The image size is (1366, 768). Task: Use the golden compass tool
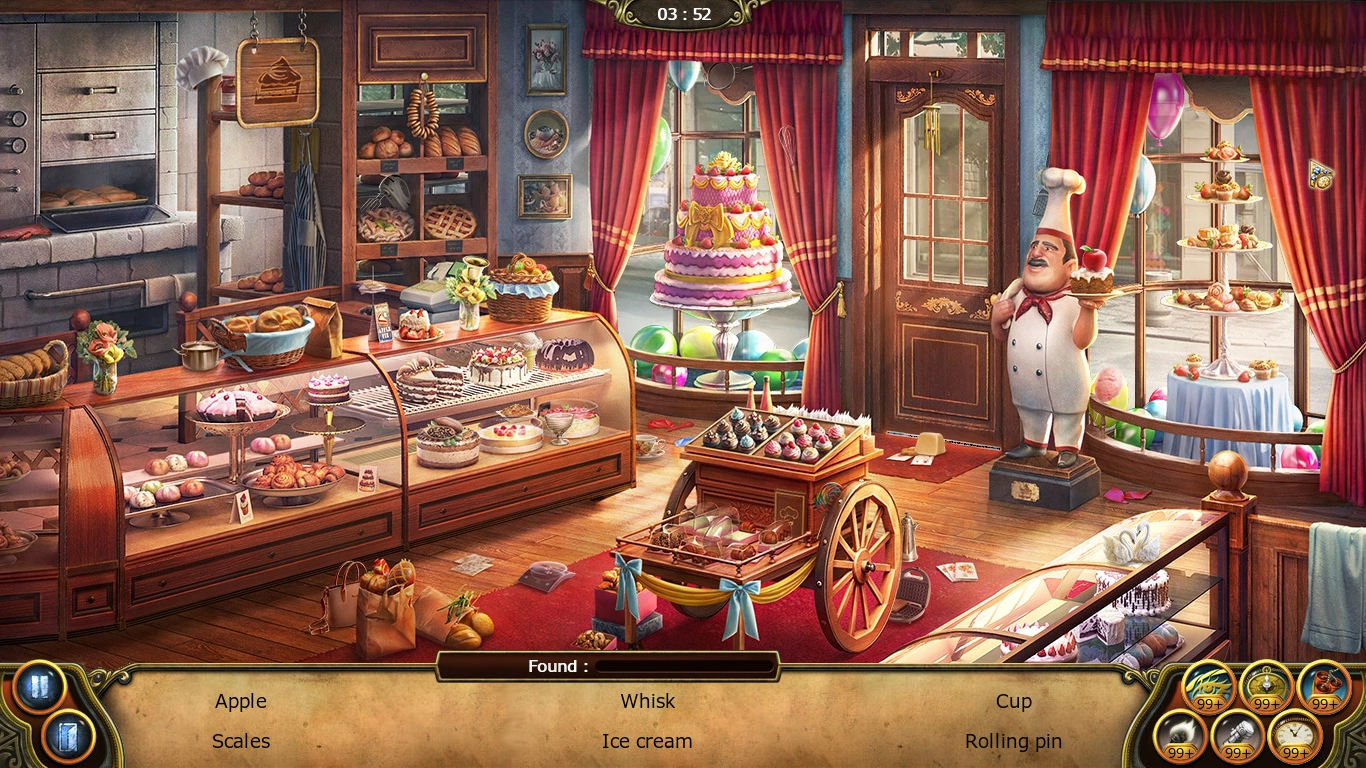click(1266, 687)
